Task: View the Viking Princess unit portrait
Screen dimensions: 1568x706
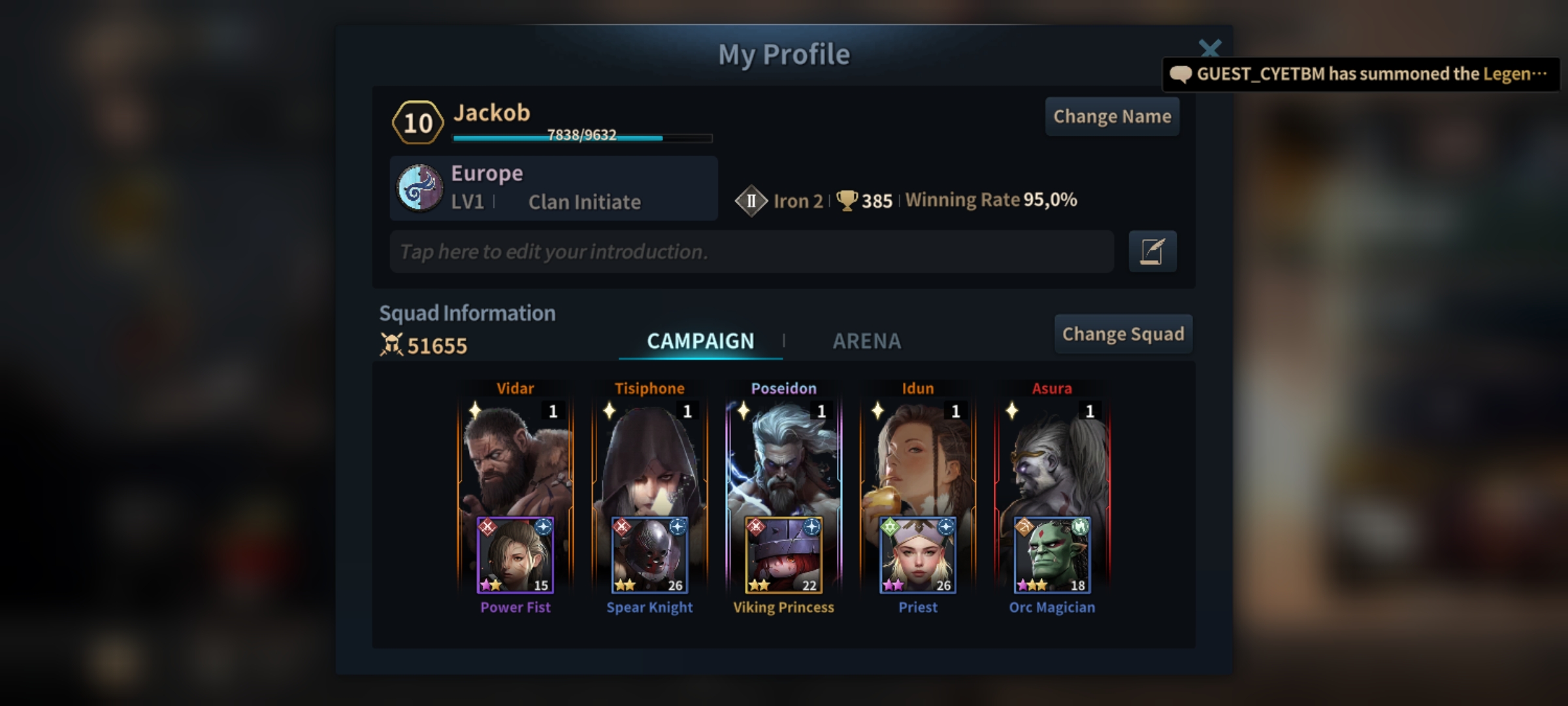Action: (x=783, y=556)
